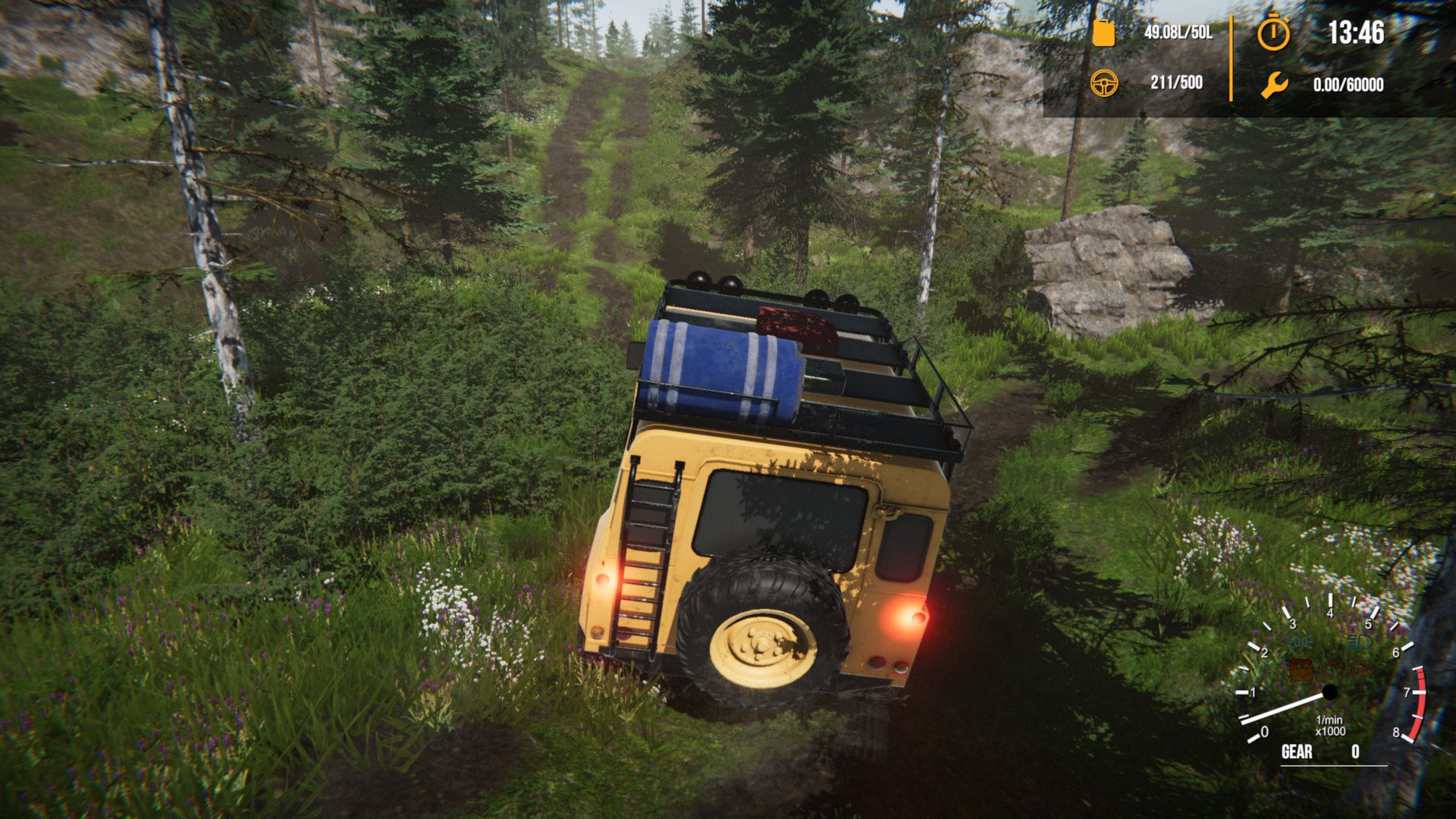Toggle the orange differential lock indicator
Viewport: 1456px width, 819px height.
pos(1302,670)
